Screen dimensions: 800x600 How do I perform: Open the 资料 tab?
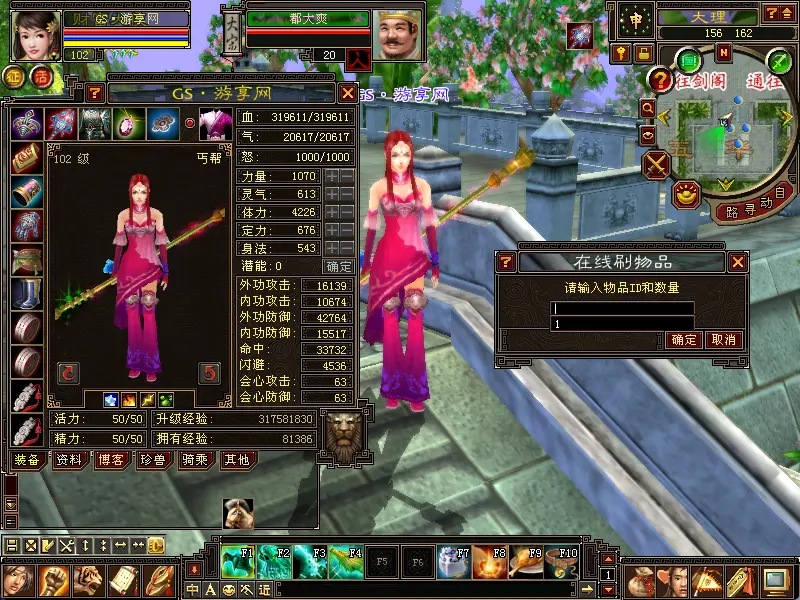pos(69,460)
